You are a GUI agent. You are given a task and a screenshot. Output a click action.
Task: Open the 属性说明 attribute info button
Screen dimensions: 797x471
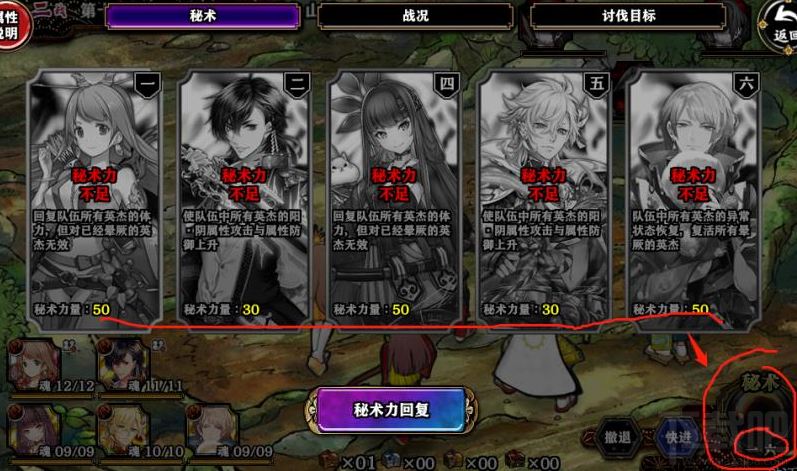point(12,20)
